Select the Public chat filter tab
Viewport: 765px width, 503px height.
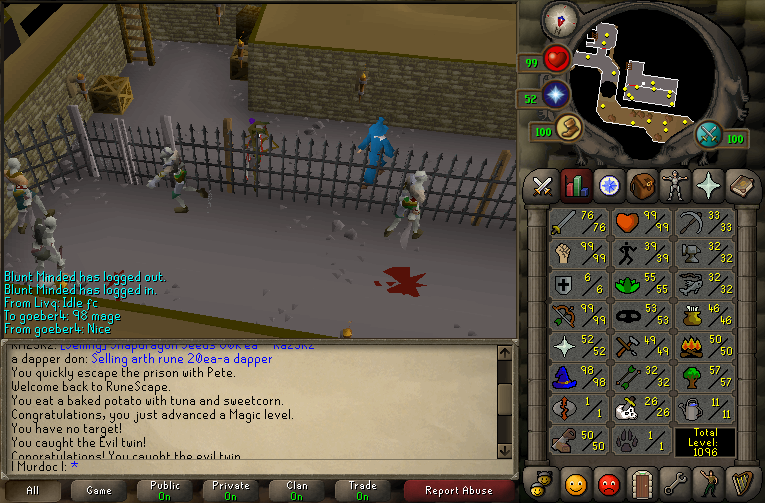pos(165,490)
